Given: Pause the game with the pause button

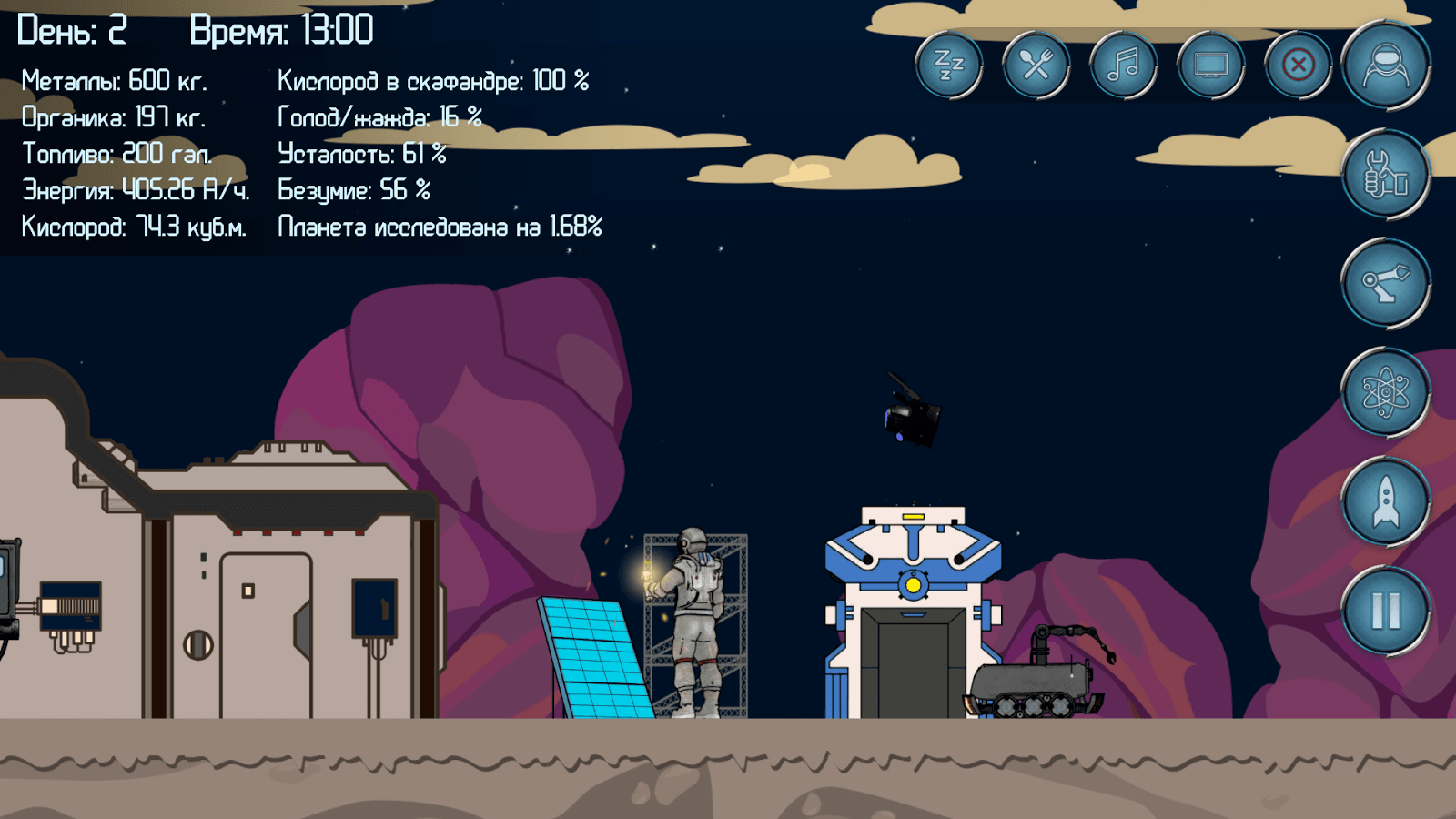Looking at the screenshot, I should [x=1385, y=611].
